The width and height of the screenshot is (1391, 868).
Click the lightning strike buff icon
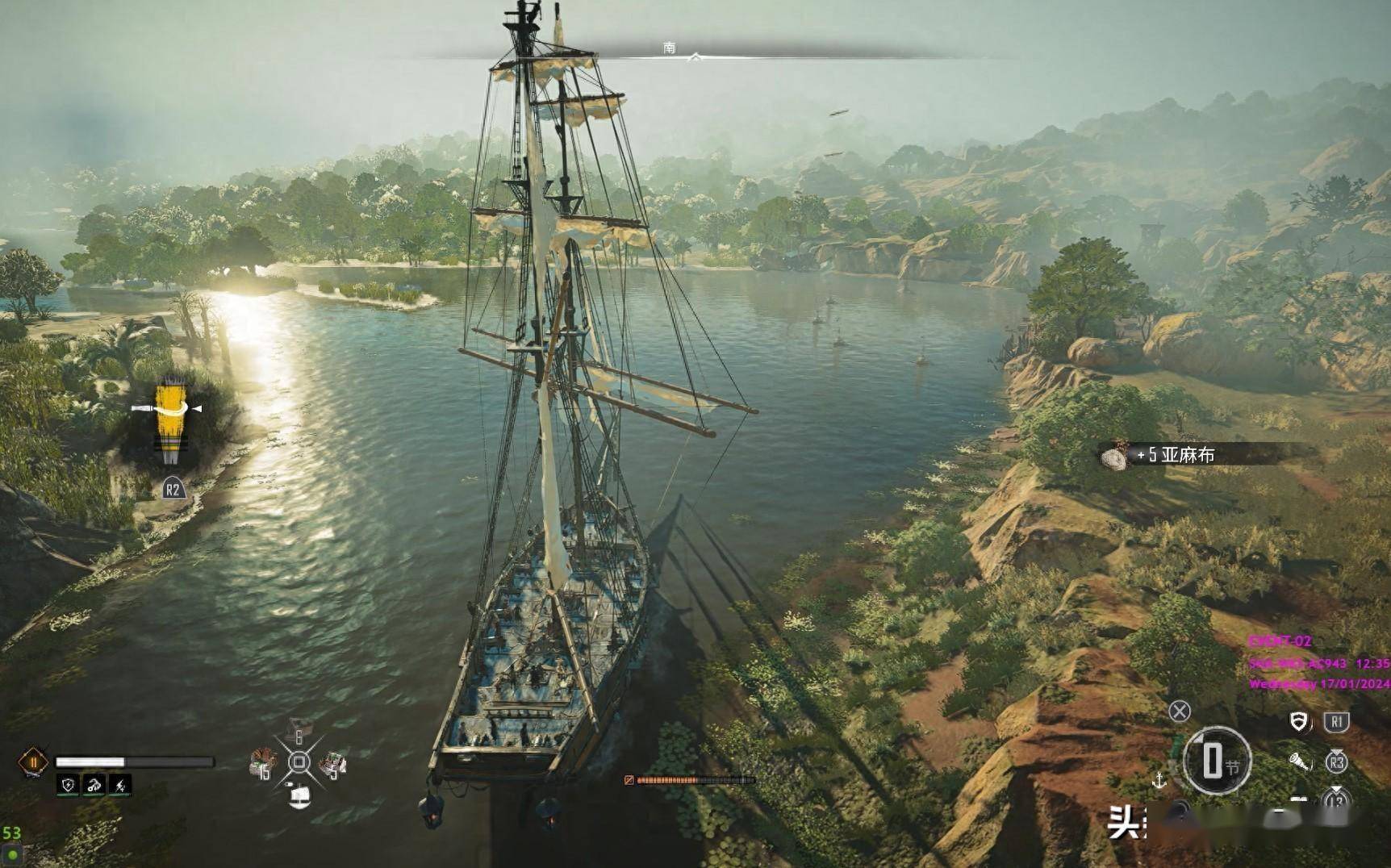(119, 784)
